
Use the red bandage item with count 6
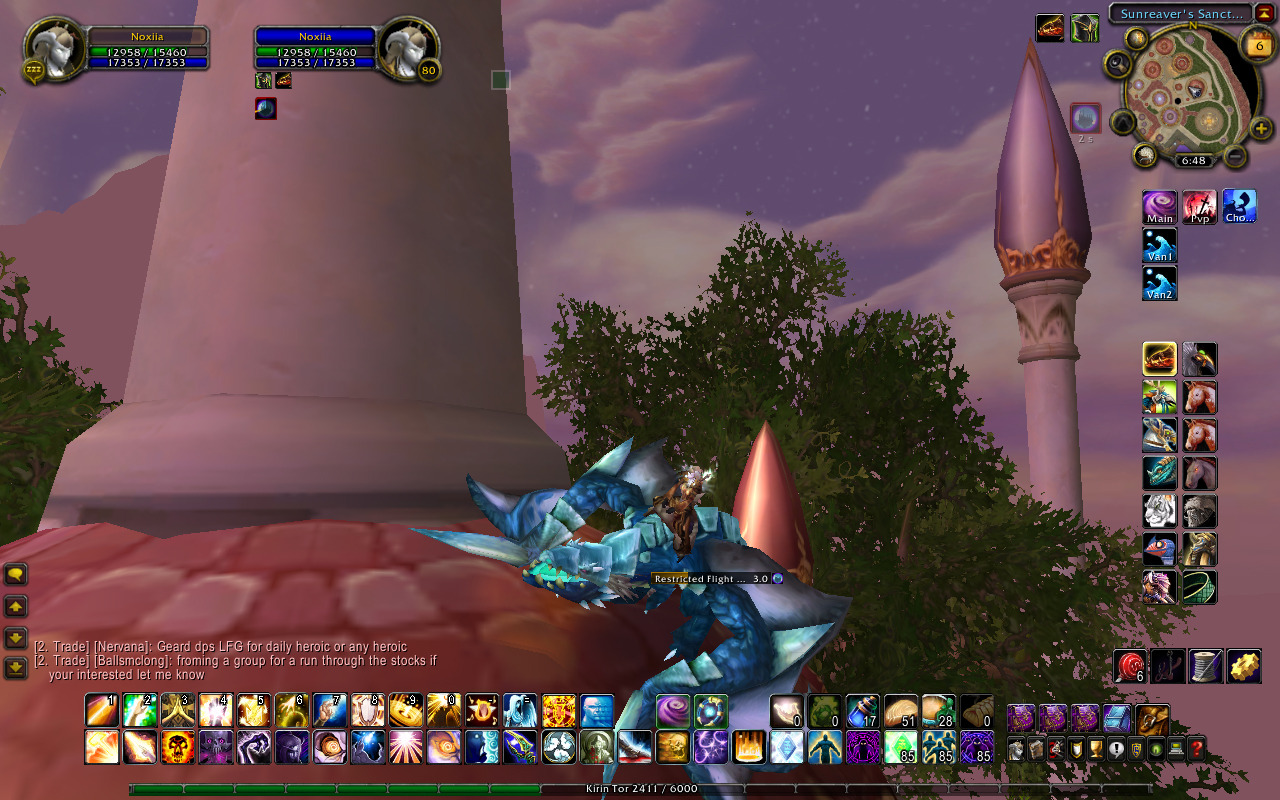click(x=1131, y=666)
